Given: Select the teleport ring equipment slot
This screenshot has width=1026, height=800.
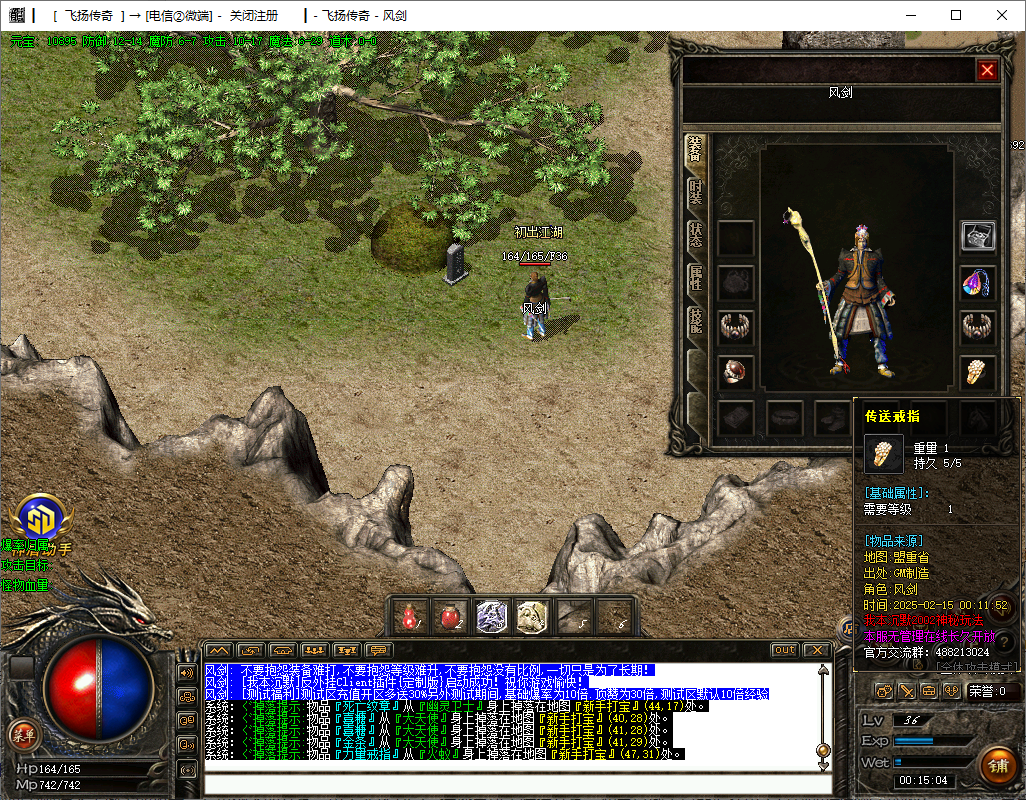Looking at the screenshot, I should (977, 373).
